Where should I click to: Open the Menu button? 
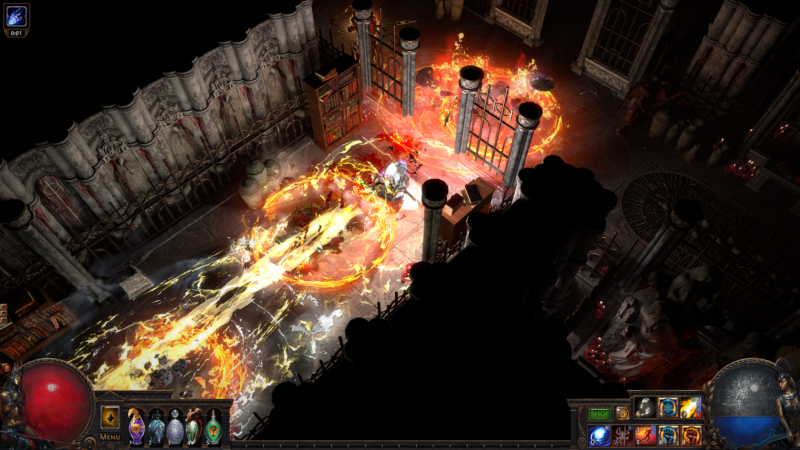[110, 437]
